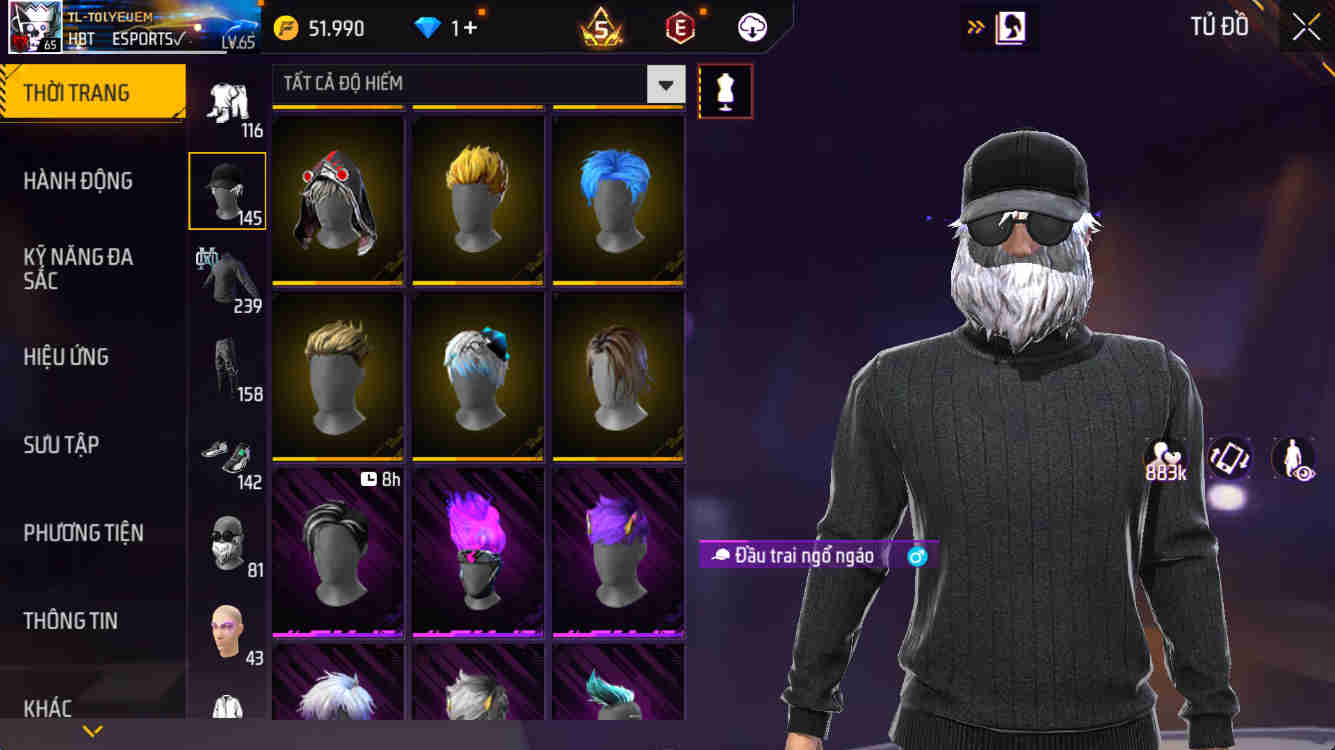Open the mannequin preview toggle
Viewport: 1335px width, 750px height.
[x=725, y=90]
